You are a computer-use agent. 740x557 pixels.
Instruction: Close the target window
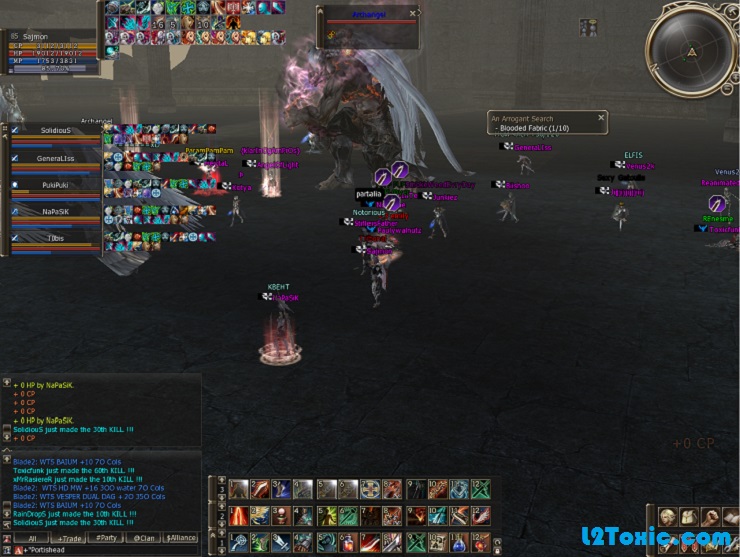414,14
